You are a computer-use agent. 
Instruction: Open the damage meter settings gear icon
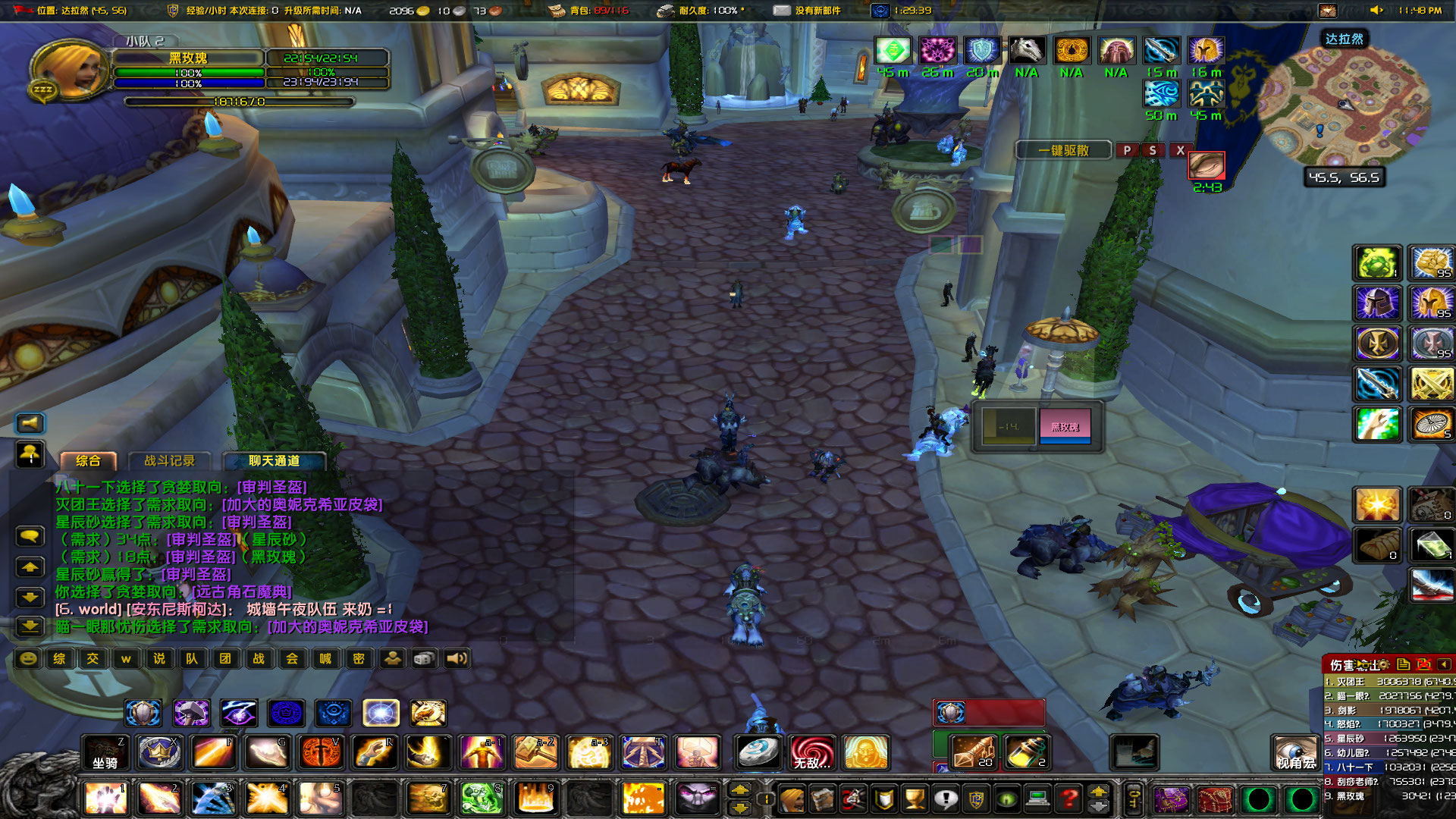1383,666
